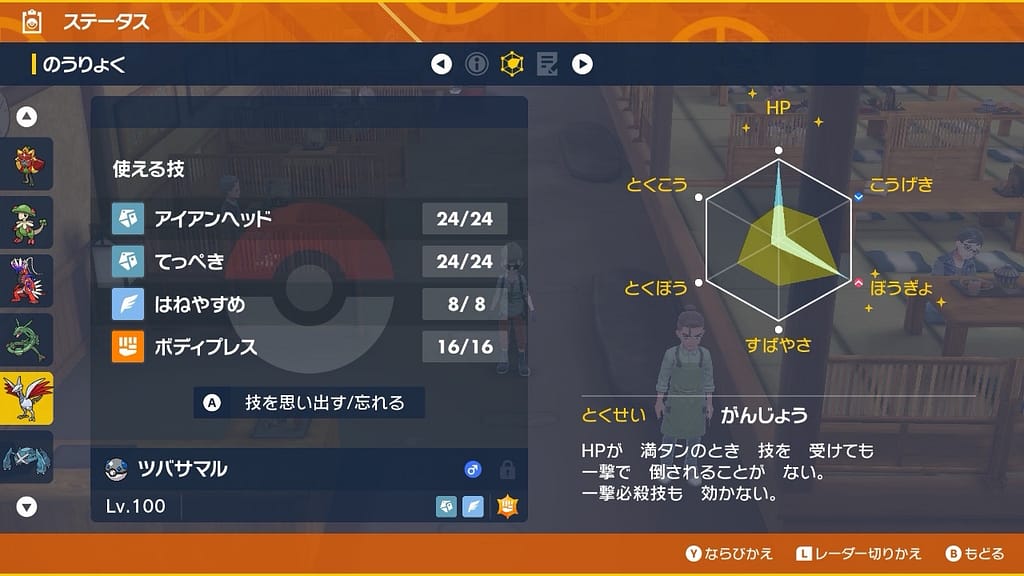Click the party list down arrow
The width and height of the screenshot is (1024, 576).
point(27,507)
